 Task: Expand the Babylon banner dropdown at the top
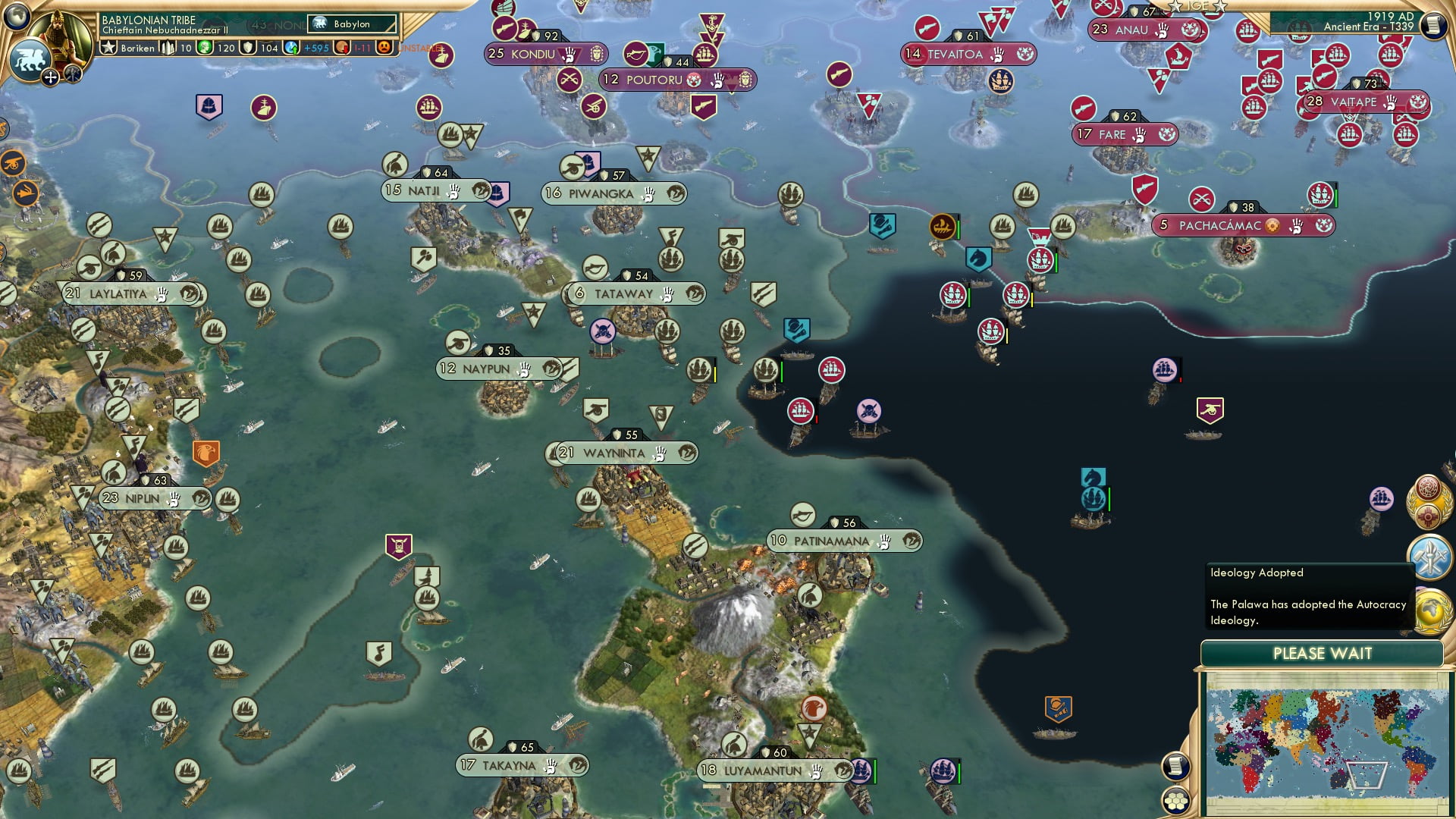point(351,24)
